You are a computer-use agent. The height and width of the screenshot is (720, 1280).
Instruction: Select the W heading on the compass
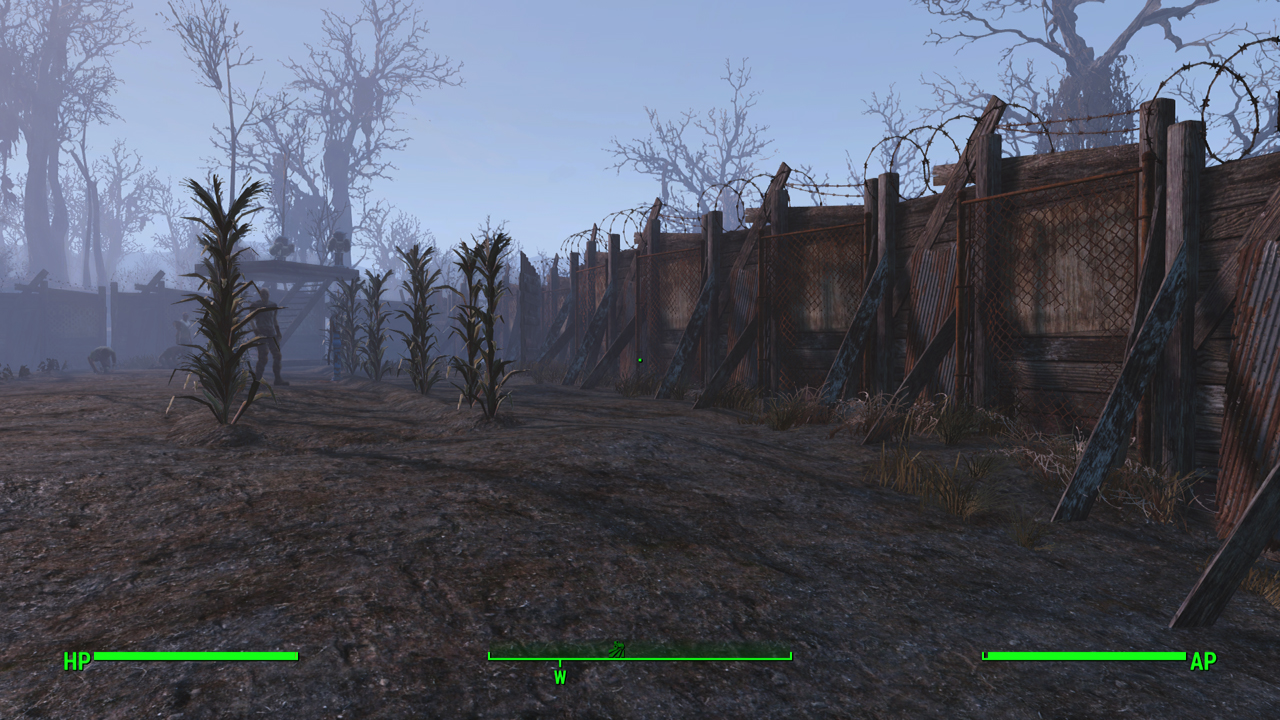coord(560,677)
